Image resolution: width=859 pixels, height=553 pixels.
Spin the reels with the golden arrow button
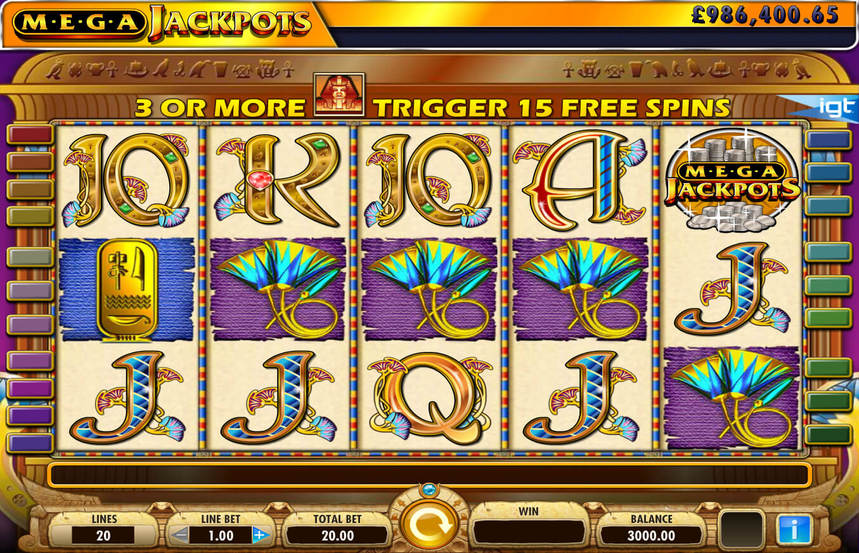(429, 525)
